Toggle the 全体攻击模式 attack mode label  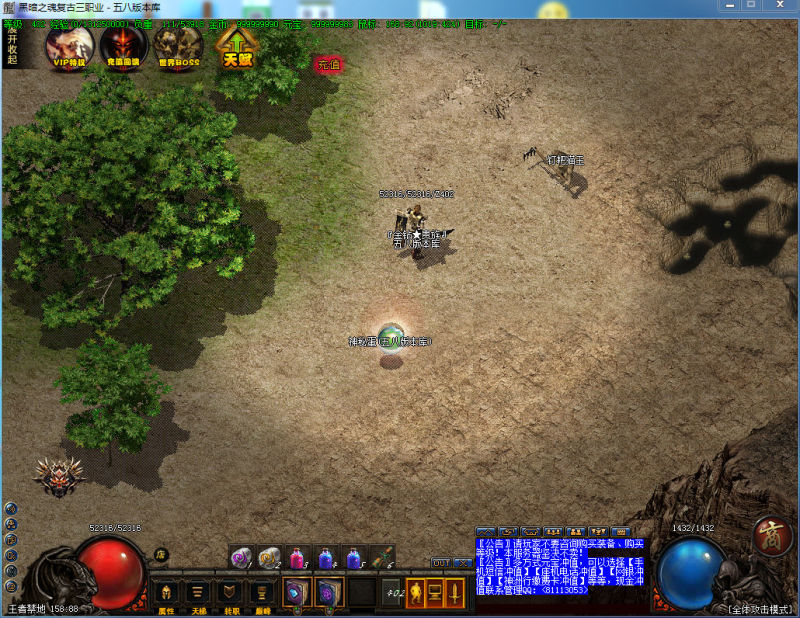click(x=761, y=609)
